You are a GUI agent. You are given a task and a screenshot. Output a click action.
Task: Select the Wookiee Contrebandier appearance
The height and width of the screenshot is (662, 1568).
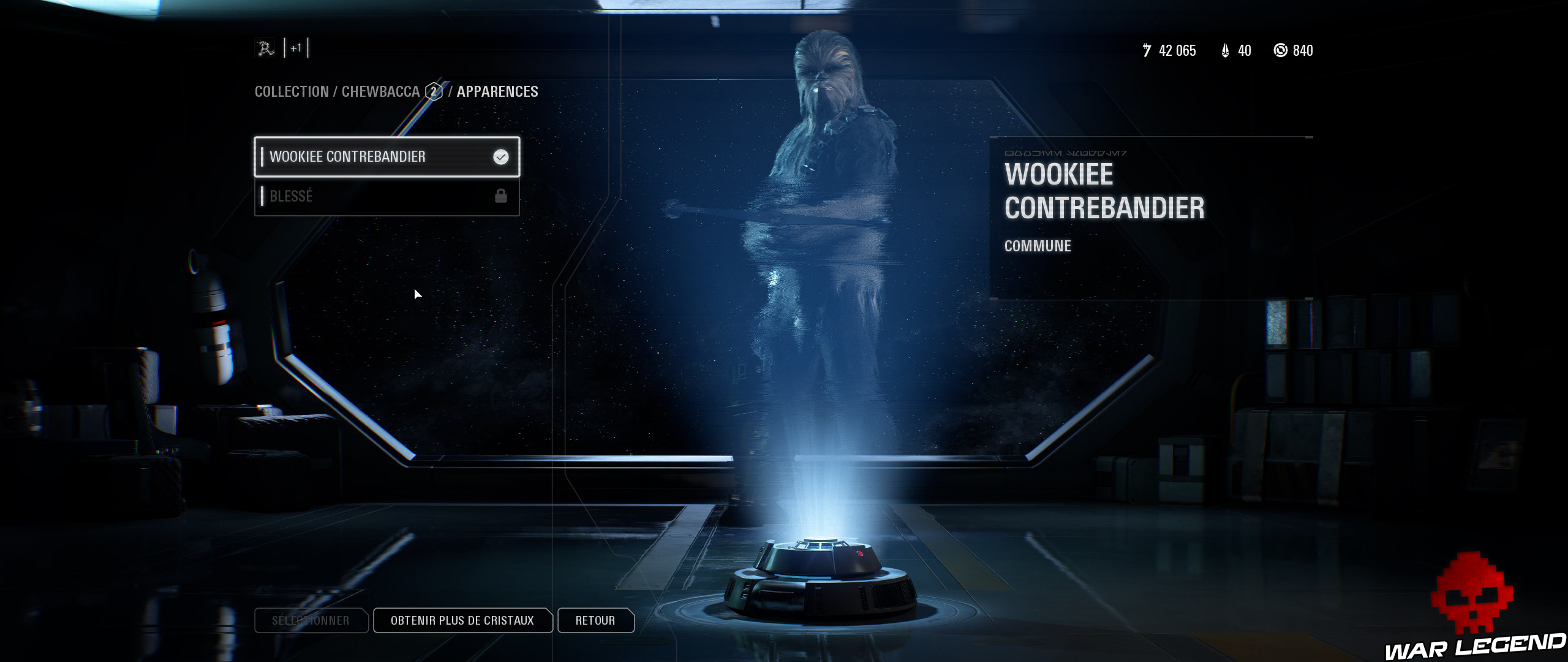(386, 157)
